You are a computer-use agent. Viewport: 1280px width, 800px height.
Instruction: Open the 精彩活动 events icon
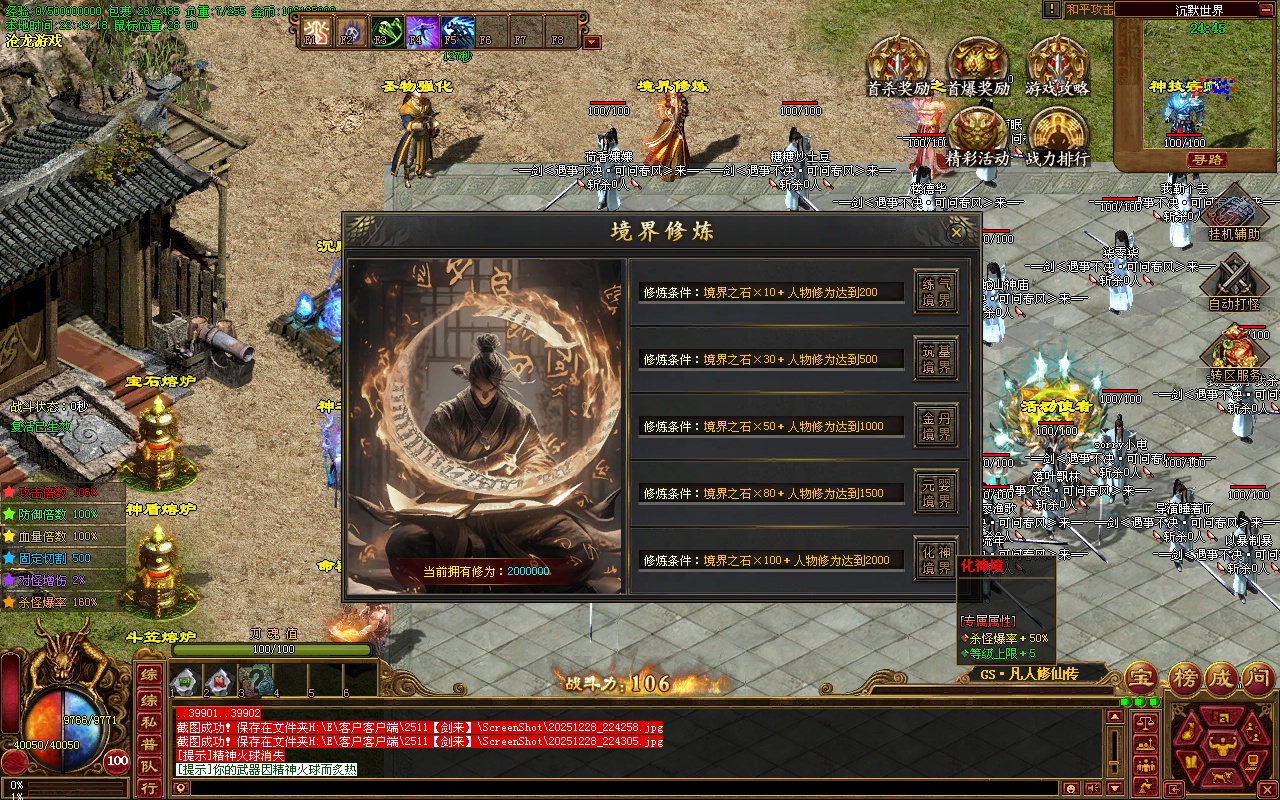(977, 136)
